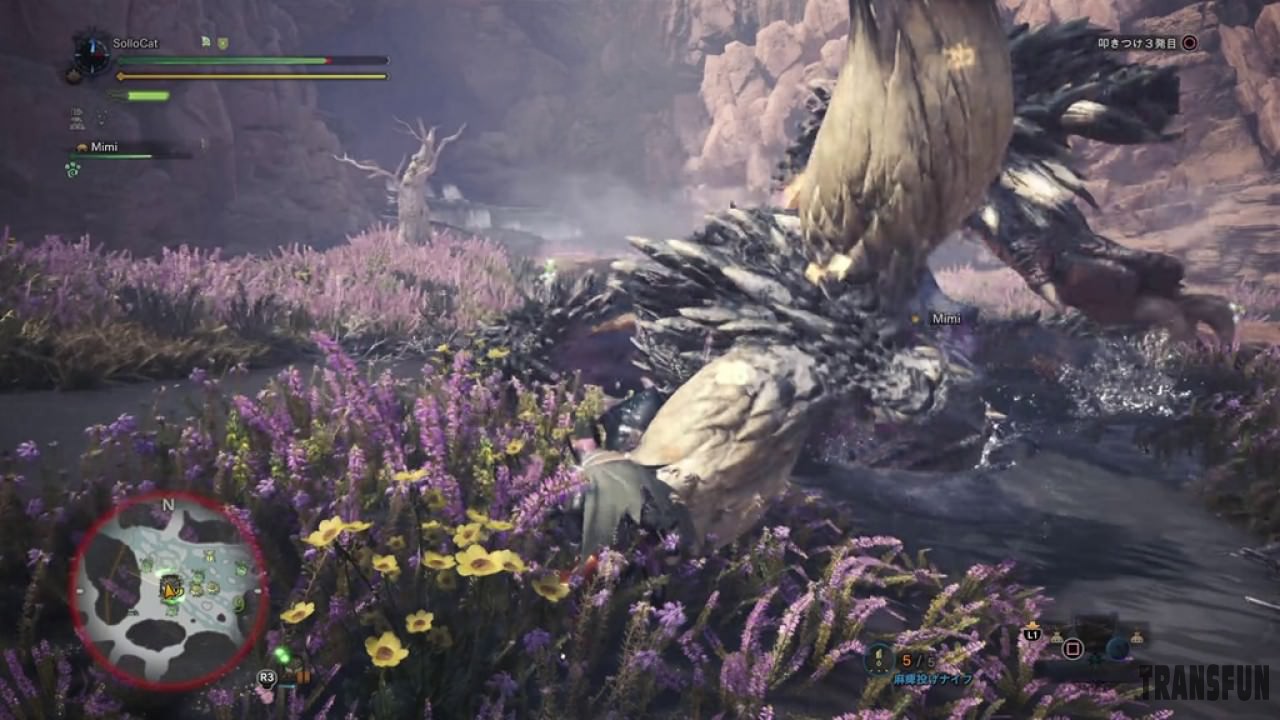
Task: Select the player marker on the minimap
Action: [171, 590]
